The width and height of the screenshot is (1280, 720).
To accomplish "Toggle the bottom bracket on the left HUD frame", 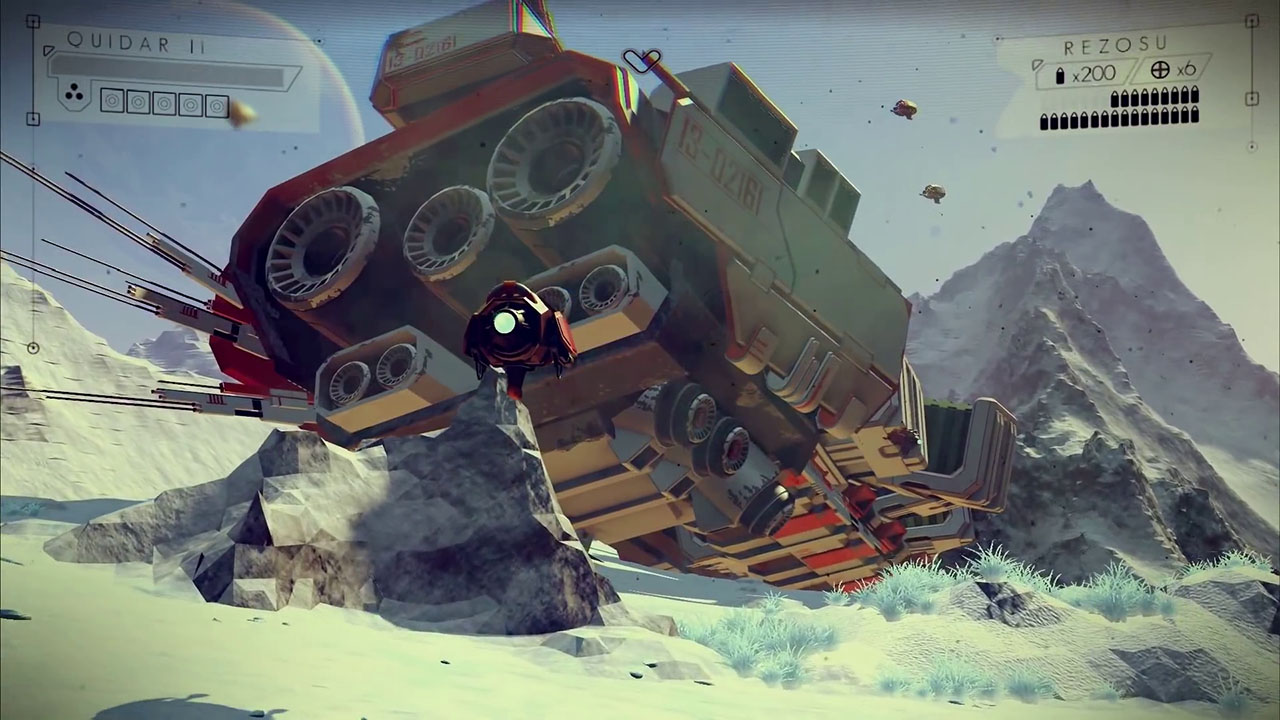I will pos(33,119).
